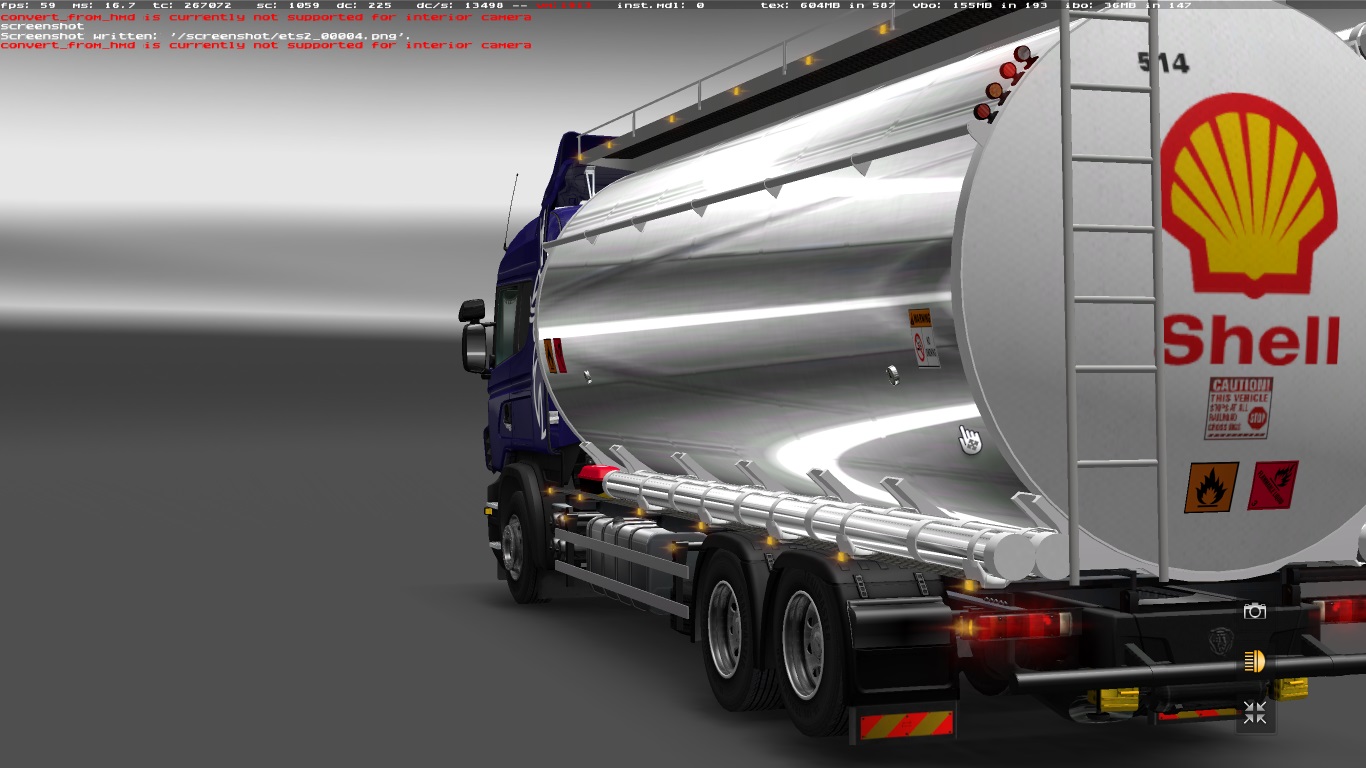Click the Scania griffin emblem on the mudflap
The height and width of the screenshot is (768, 1366).
click(1219, 641)
